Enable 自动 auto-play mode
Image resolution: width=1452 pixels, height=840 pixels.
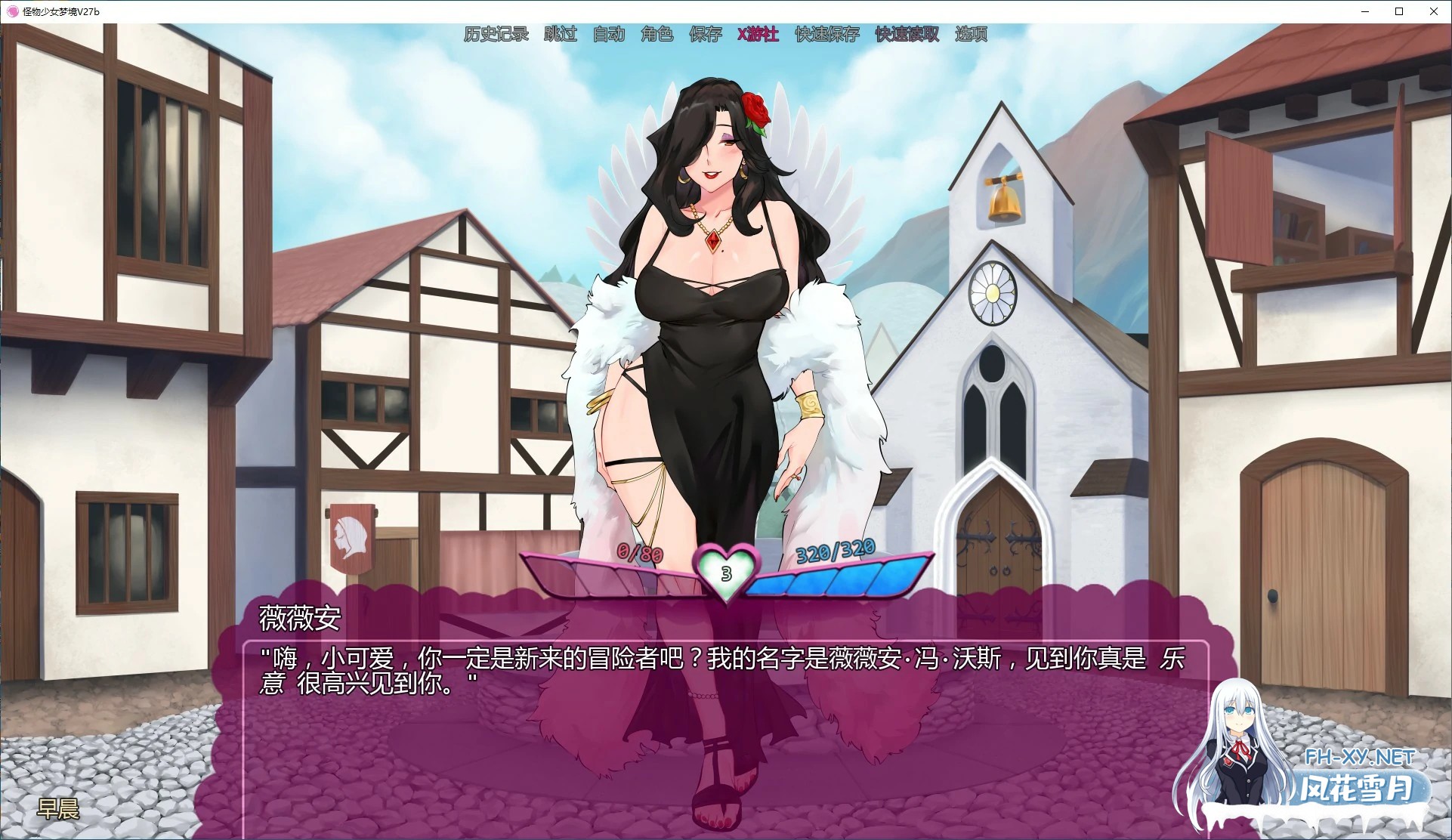point(609,34)
